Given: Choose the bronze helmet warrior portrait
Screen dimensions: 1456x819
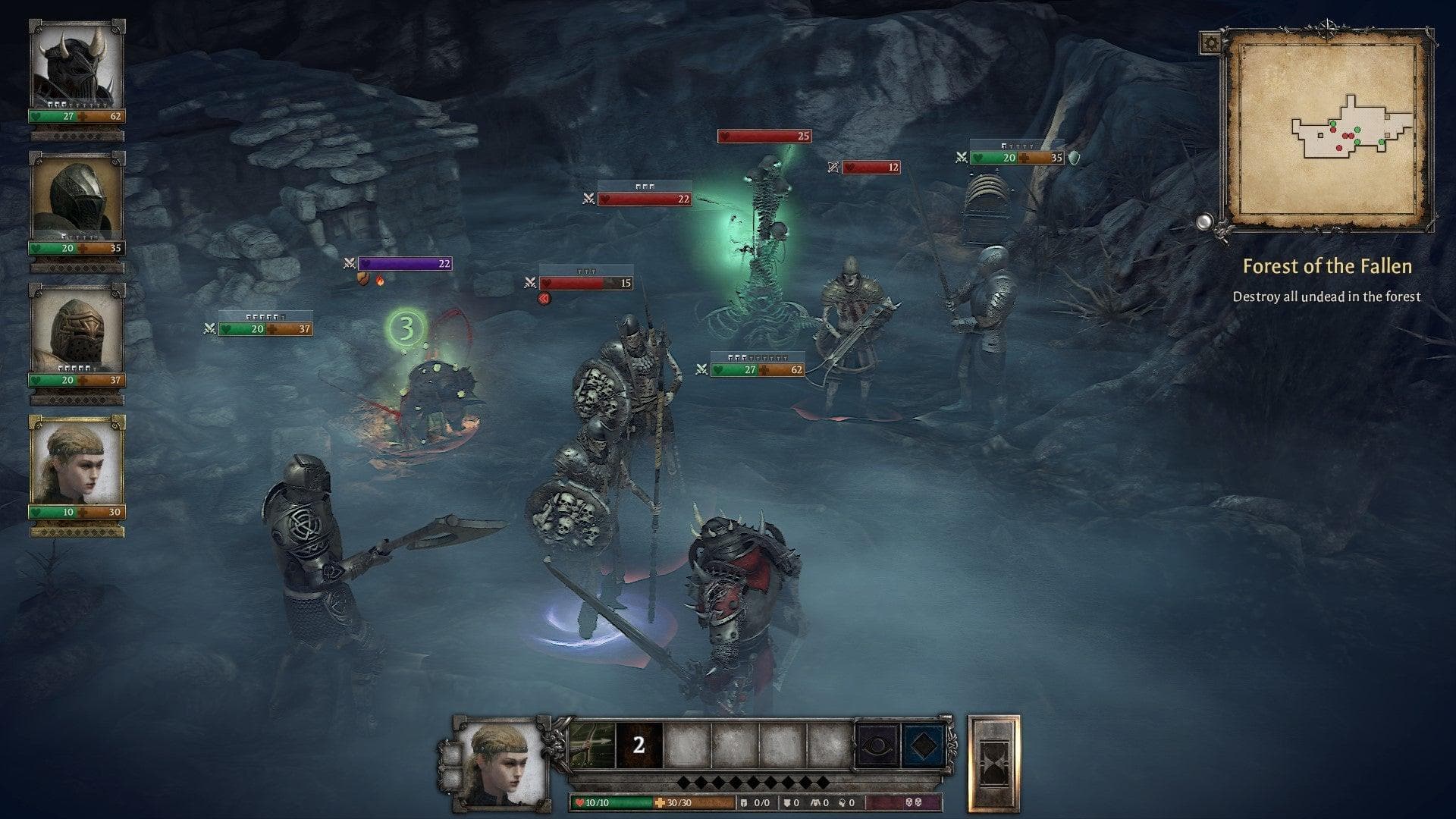Looking at the screenshot, I should click(77, 328).
